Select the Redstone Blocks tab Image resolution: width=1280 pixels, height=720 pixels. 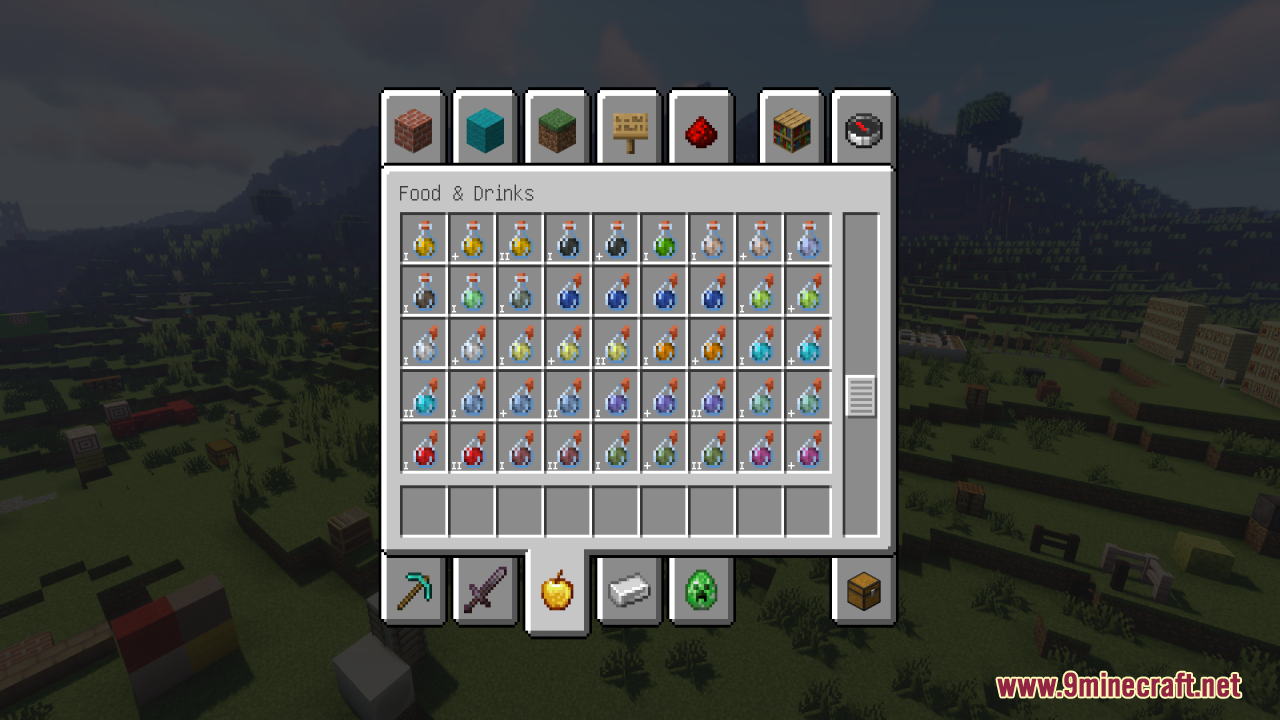(700, 127)
